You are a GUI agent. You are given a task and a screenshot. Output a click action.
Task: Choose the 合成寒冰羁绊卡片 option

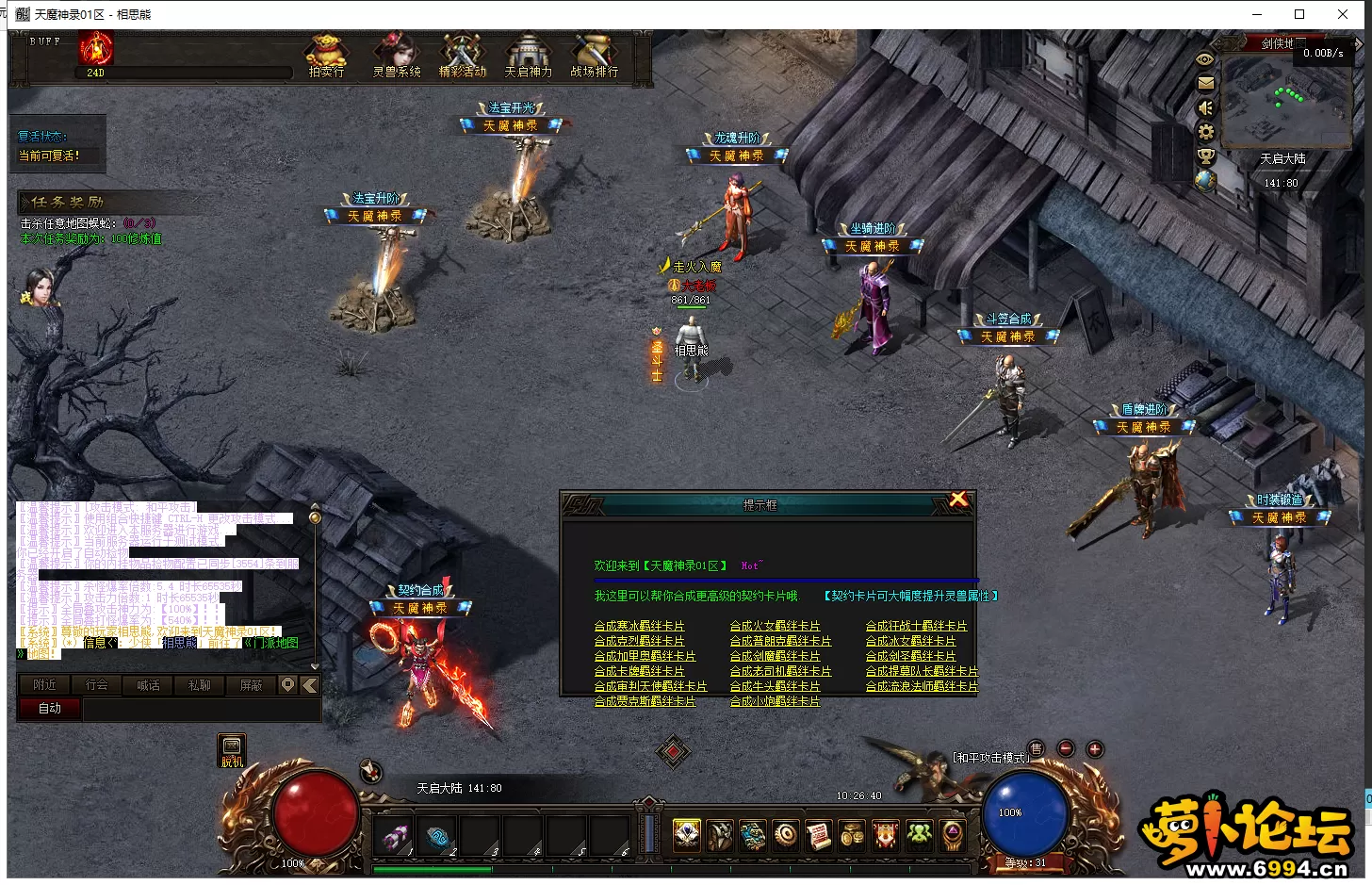pyautogui.click(x=639, y=626)
